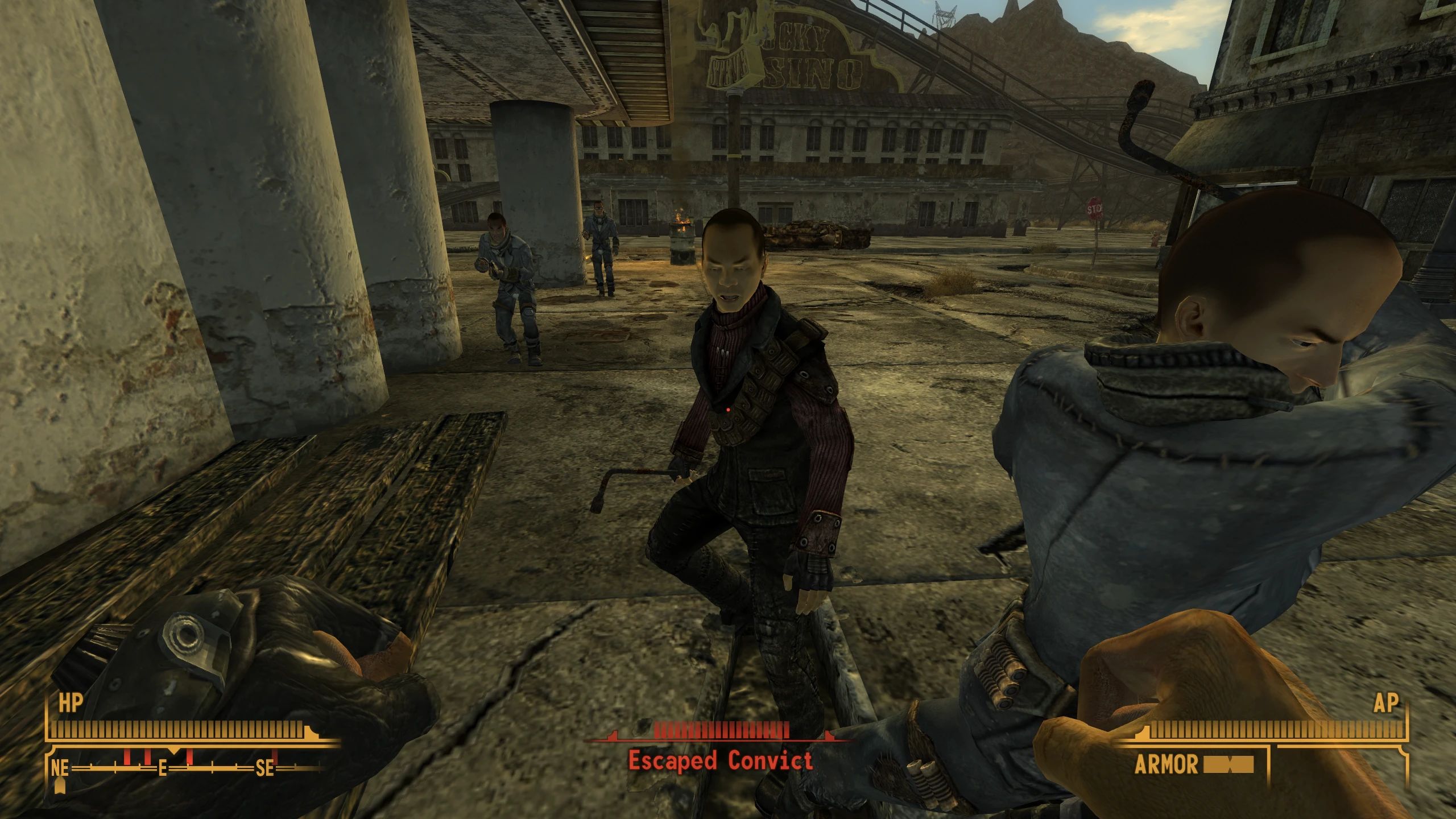Click the E direction marker on the compass
The image size is (1456, 819).
coord(163,769)
